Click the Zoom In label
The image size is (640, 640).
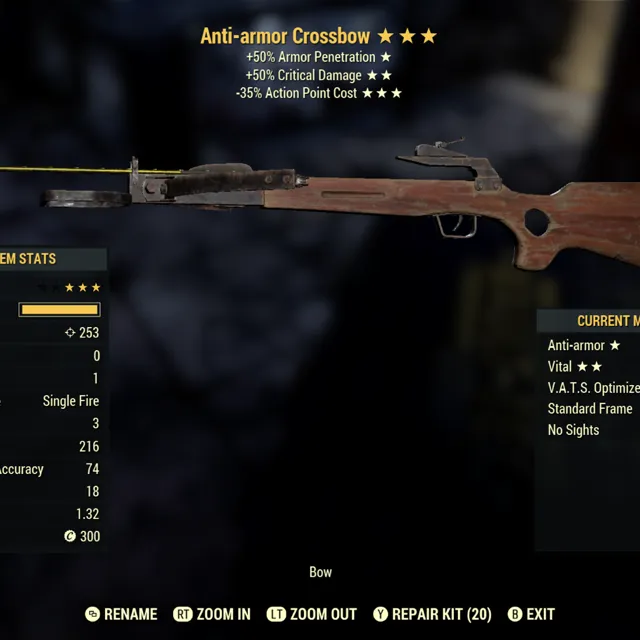click(212, 614)
